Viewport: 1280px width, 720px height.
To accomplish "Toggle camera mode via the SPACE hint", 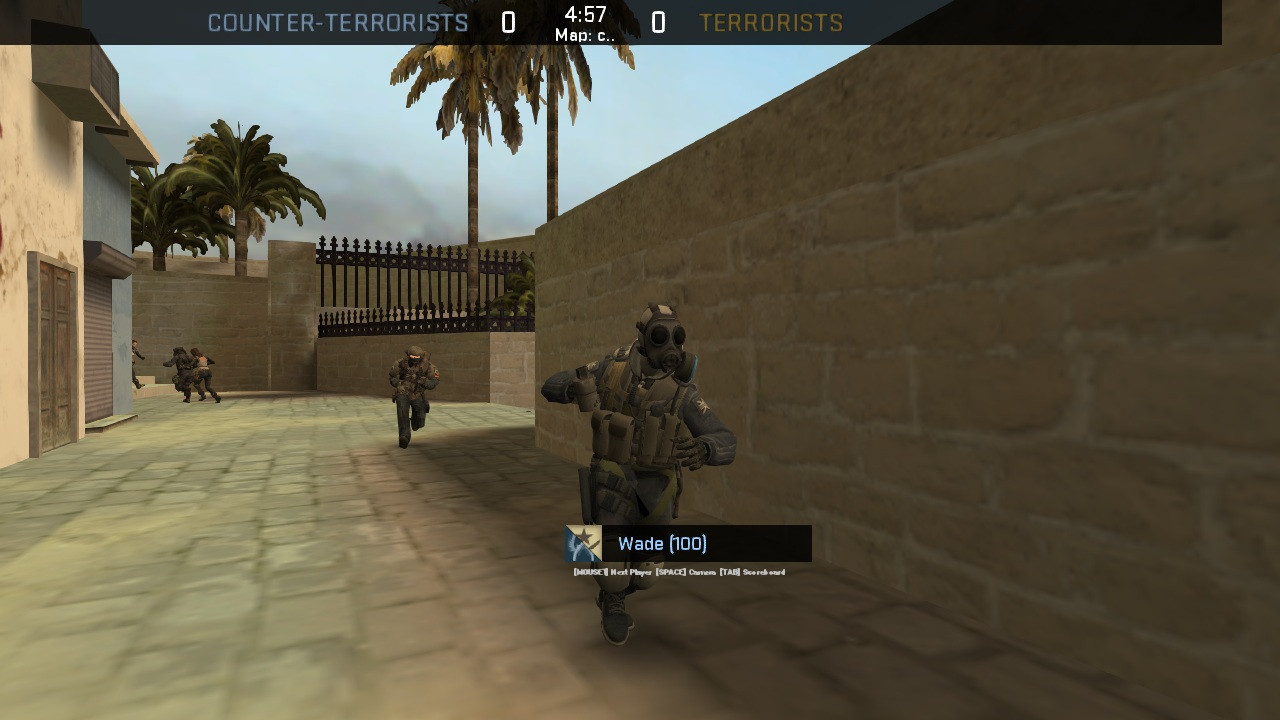I will coord(684,572).
